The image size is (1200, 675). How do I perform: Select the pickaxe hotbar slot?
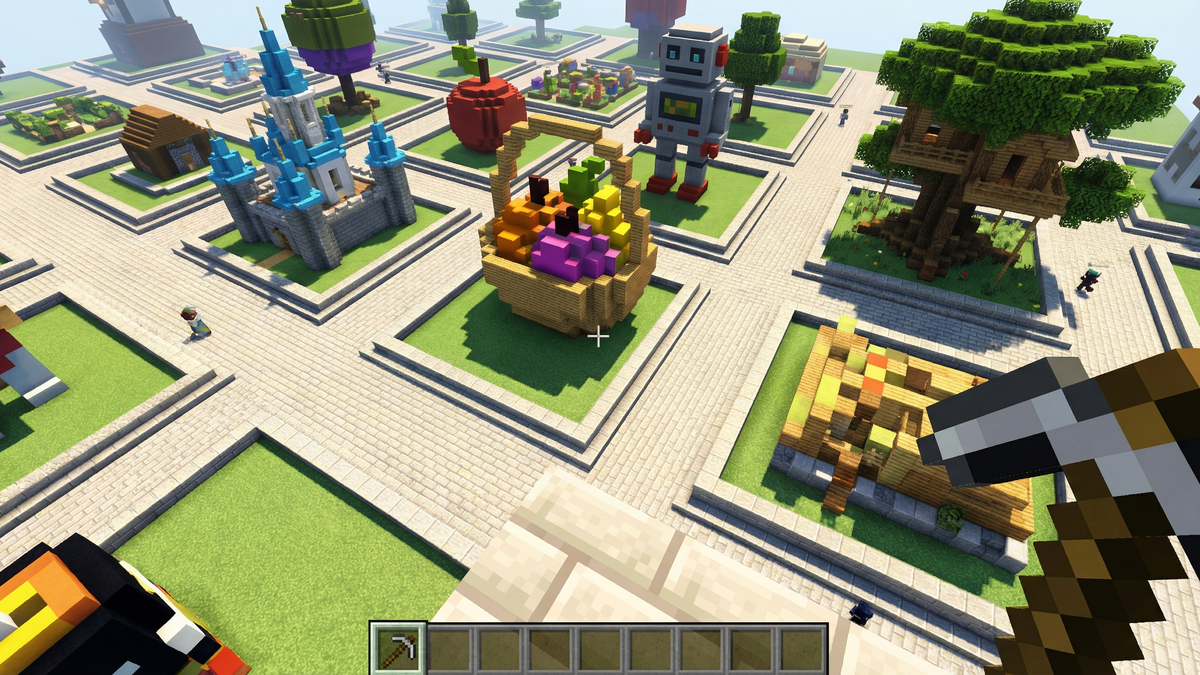(x=398, y=648)
